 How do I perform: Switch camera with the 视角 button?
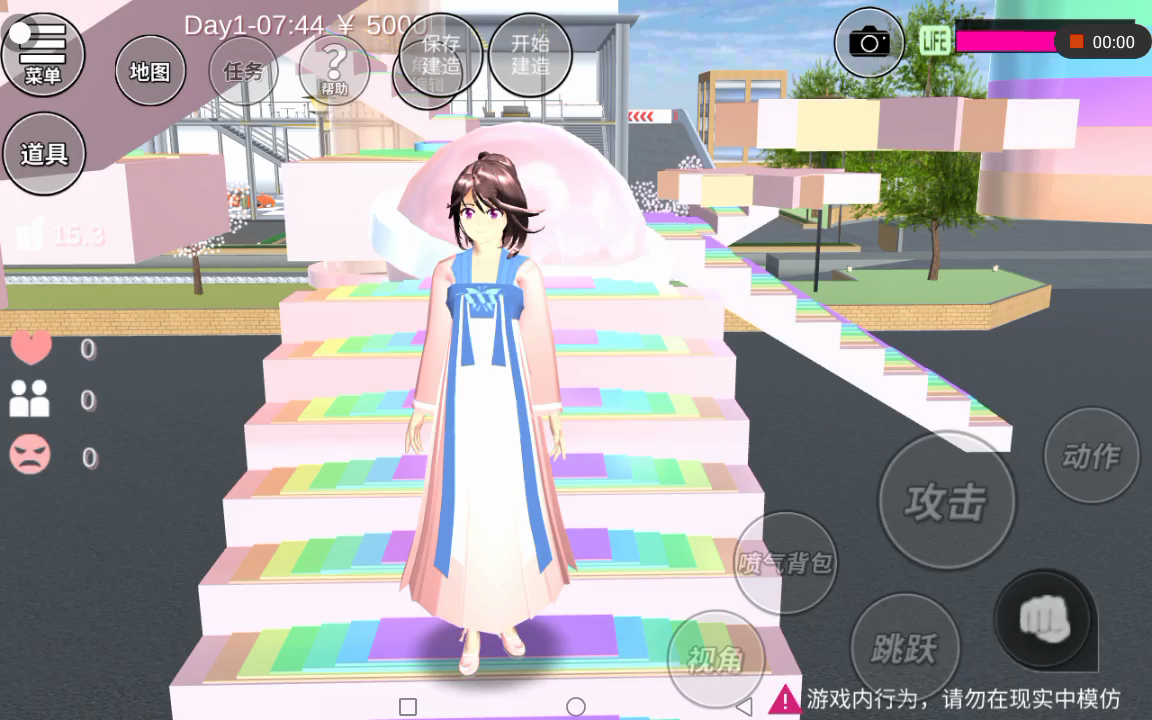coord(715,659)
